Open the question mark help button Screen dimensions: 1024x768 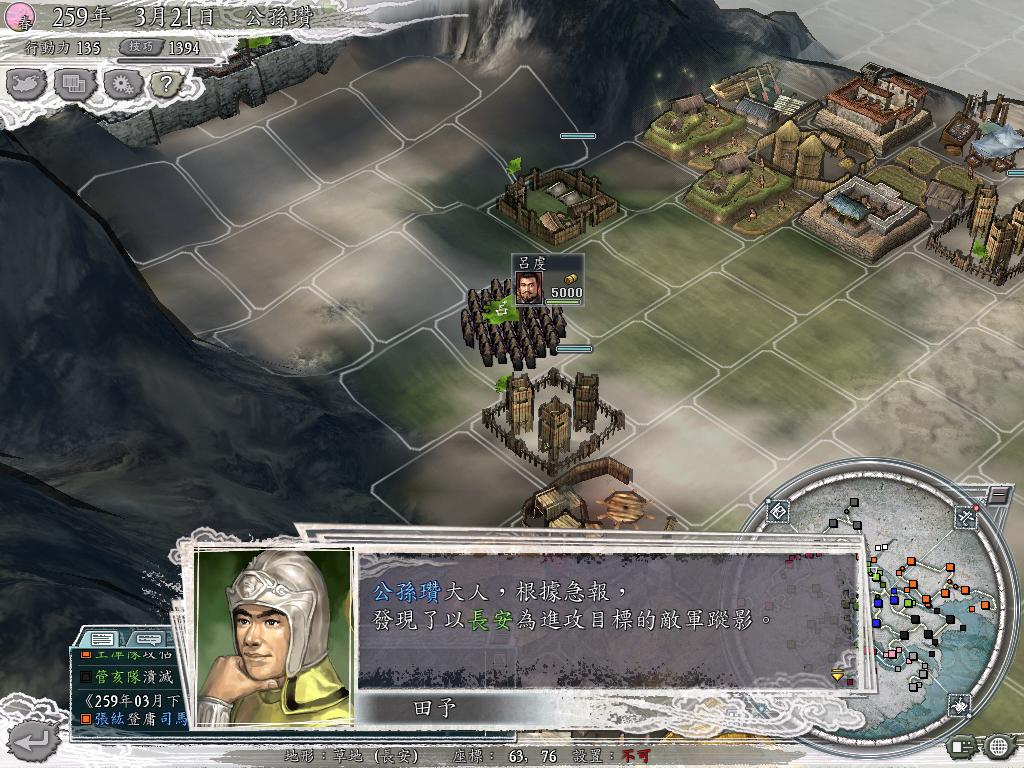click(x=163, y=85)
